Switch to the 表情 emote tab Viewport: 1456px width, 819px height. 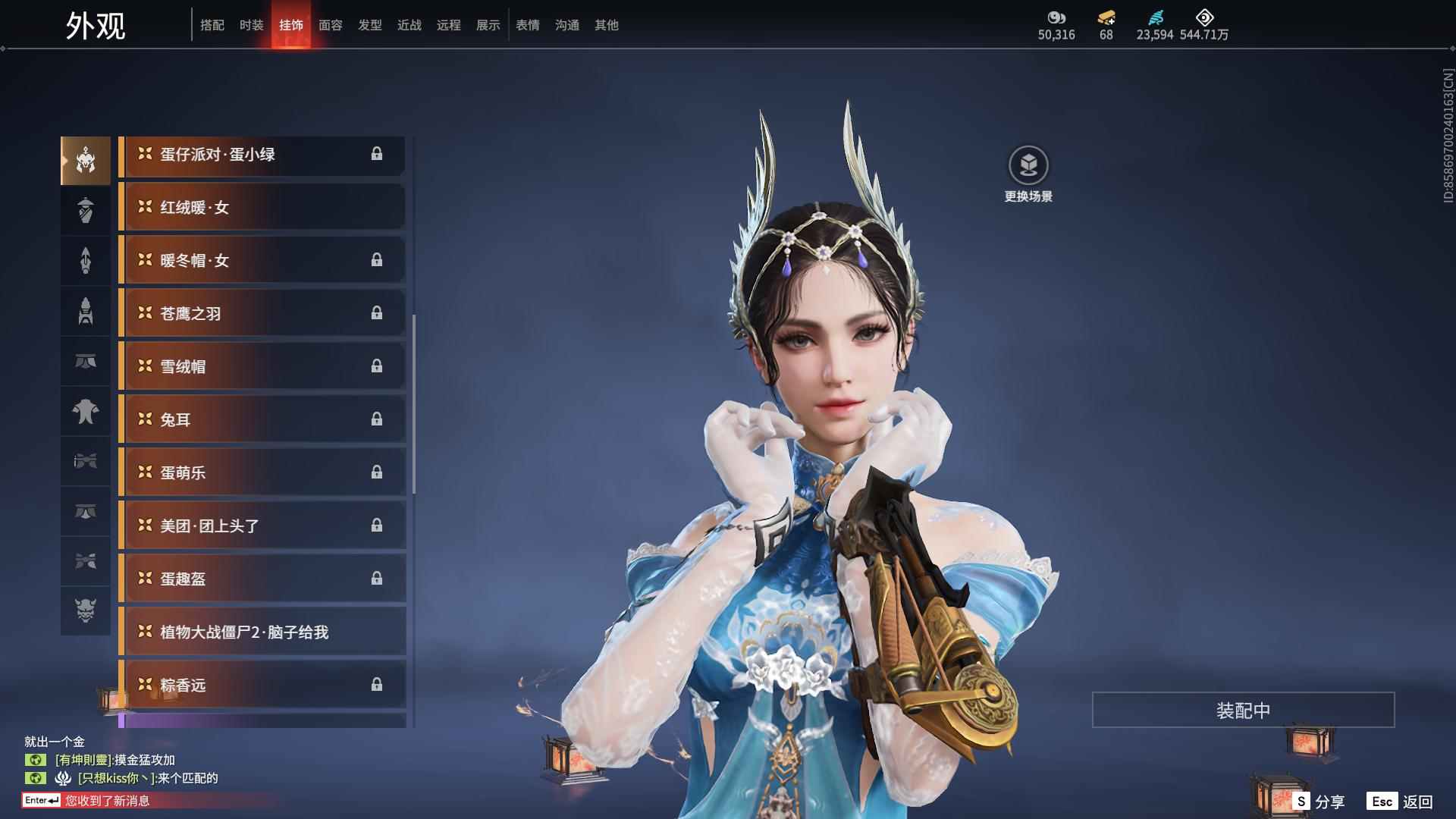click(528, 25)
